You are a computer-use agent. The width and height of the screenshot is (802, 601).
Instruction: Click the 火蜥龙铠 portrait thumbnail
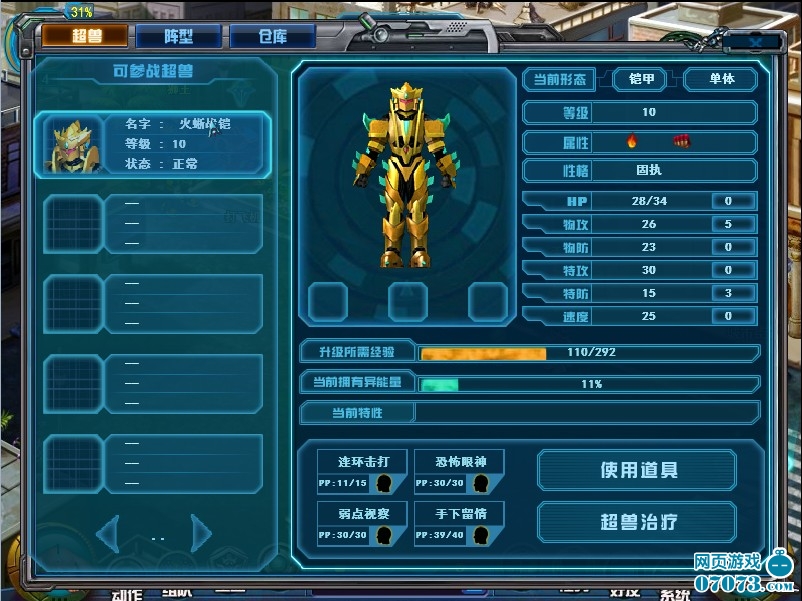click(x=73, y=145)
